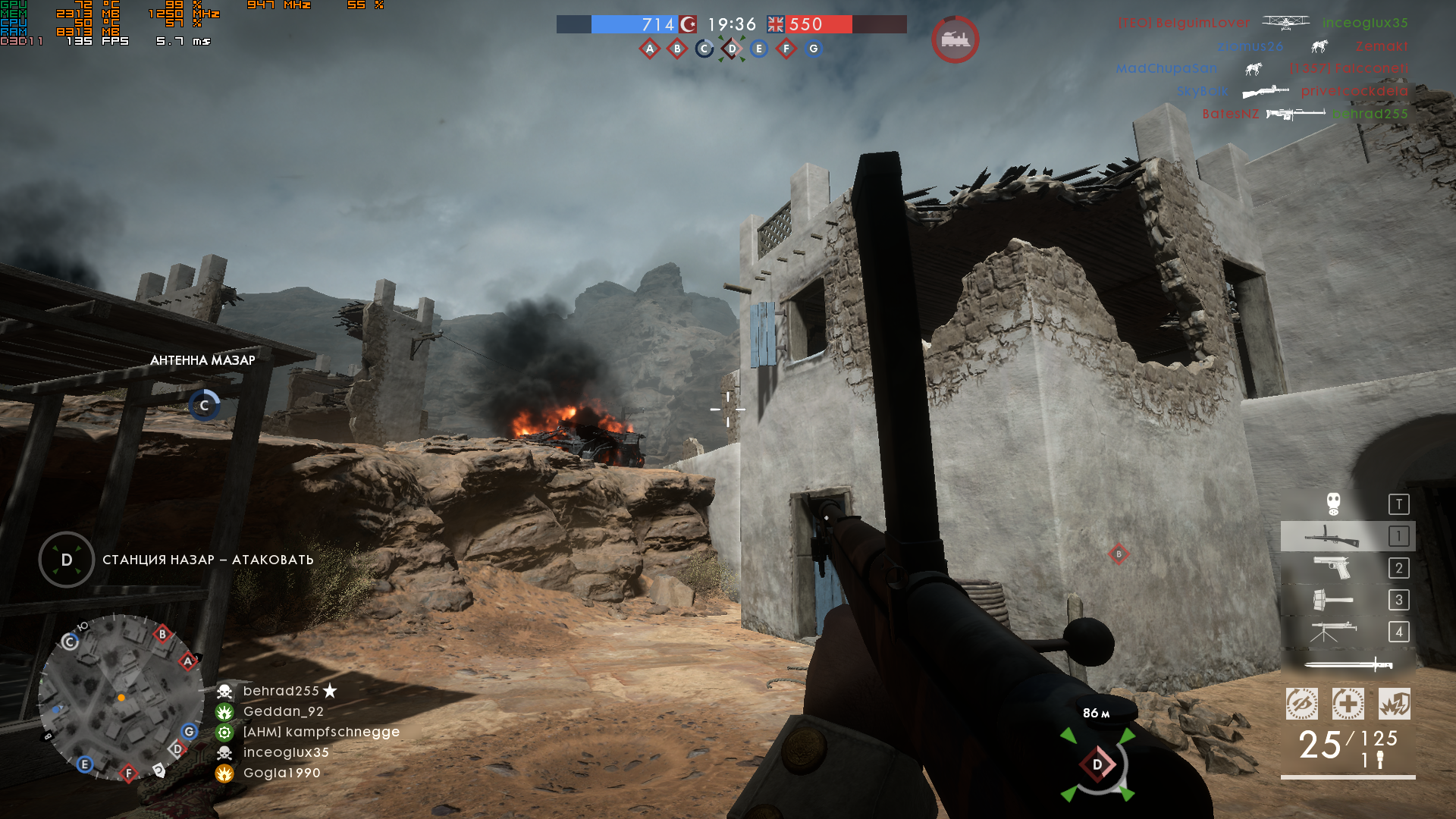Viewport: 1456px width, 819px height.
Task: Choose flag G in the top objective bar
Action: pos(814,49)
